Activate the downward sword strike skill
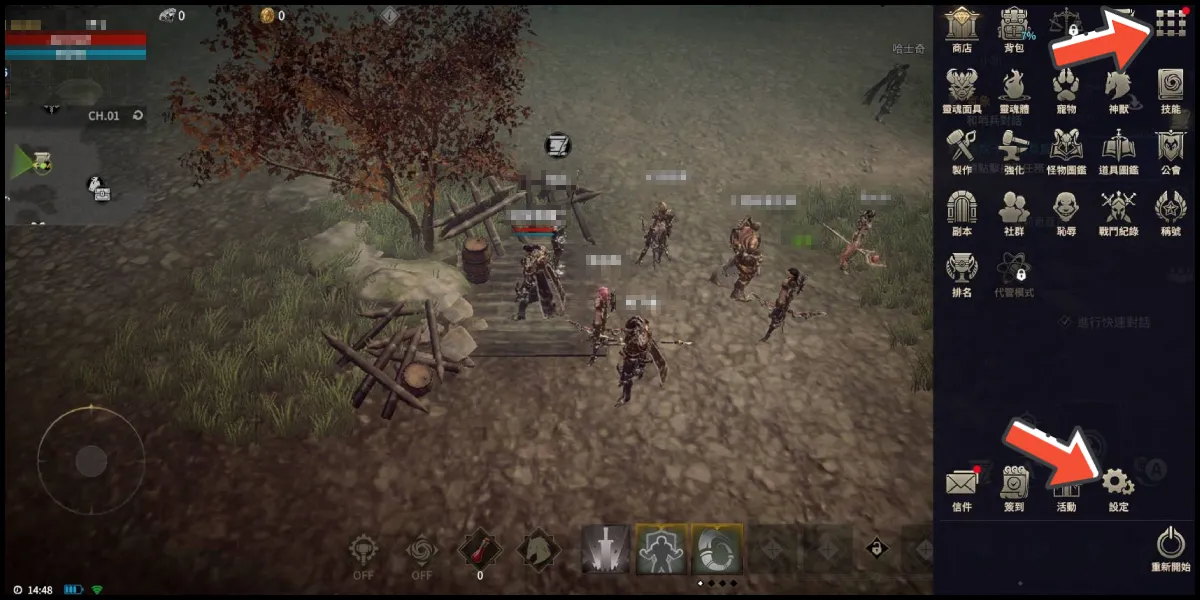 605,548
